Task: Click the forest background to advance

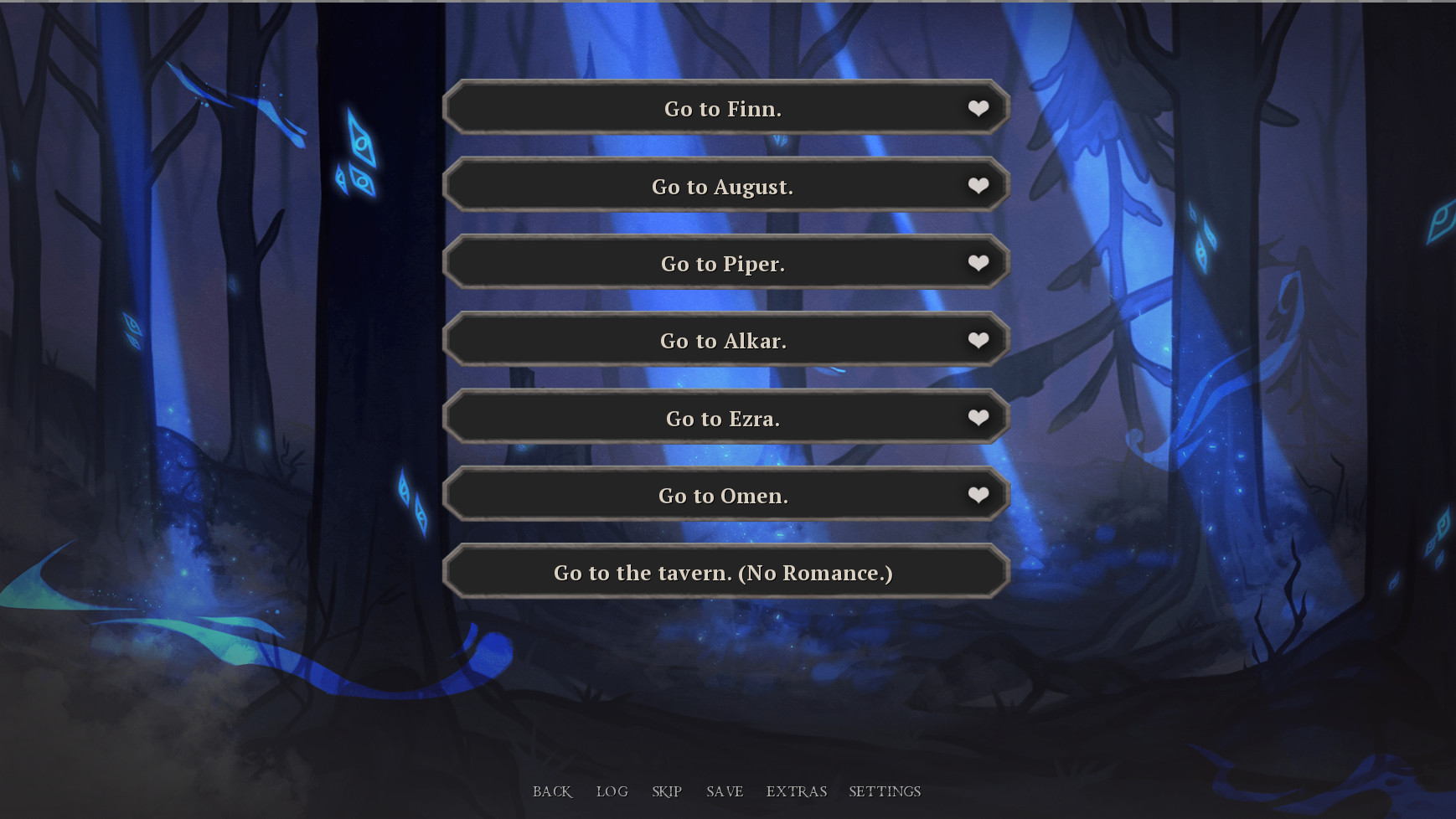Action: coord(209,377)
